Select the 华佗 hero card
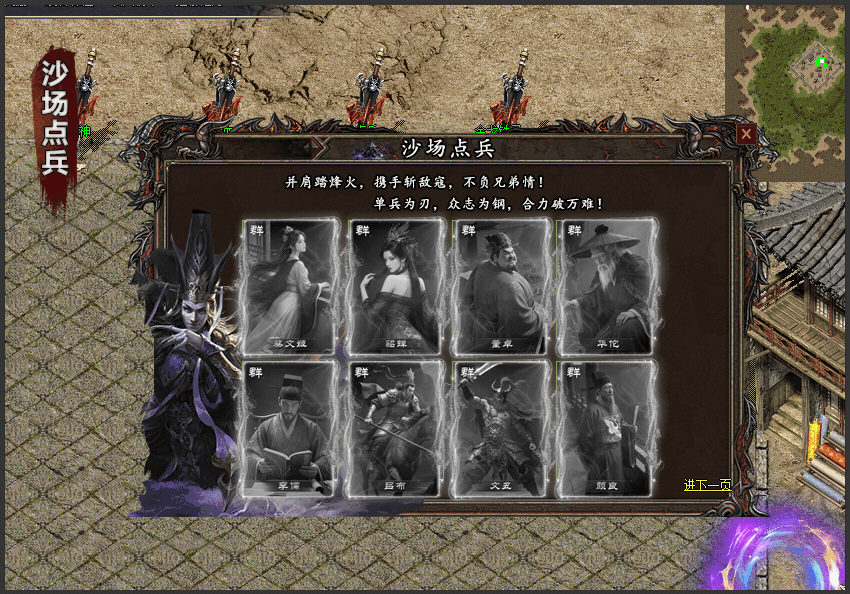This screenshot has width=850, height=594. (x=606, y=287)
